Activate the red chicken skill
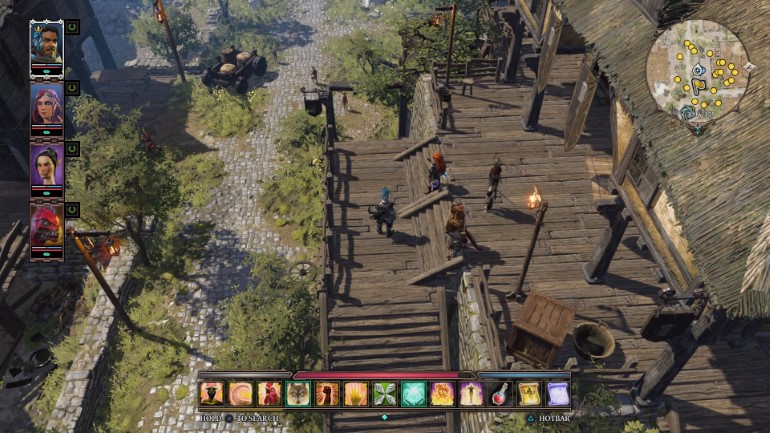Image resolution: width=770 pixels, height=433 pixels. [x=269, y=394]
